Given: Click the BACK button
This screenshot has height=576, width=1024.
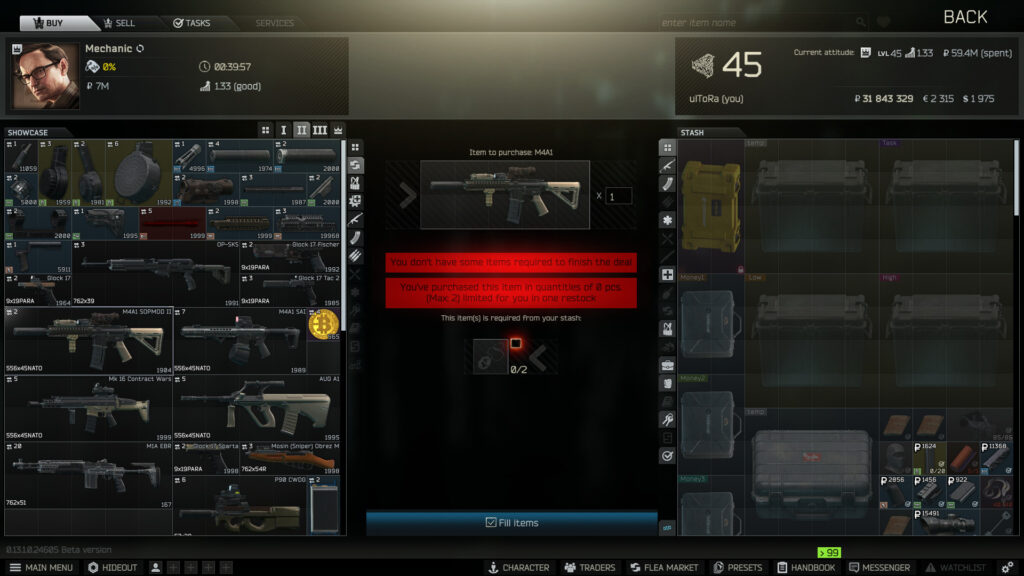Looking at the screenshot, I should pyautogui.click(x=965, y=17).
